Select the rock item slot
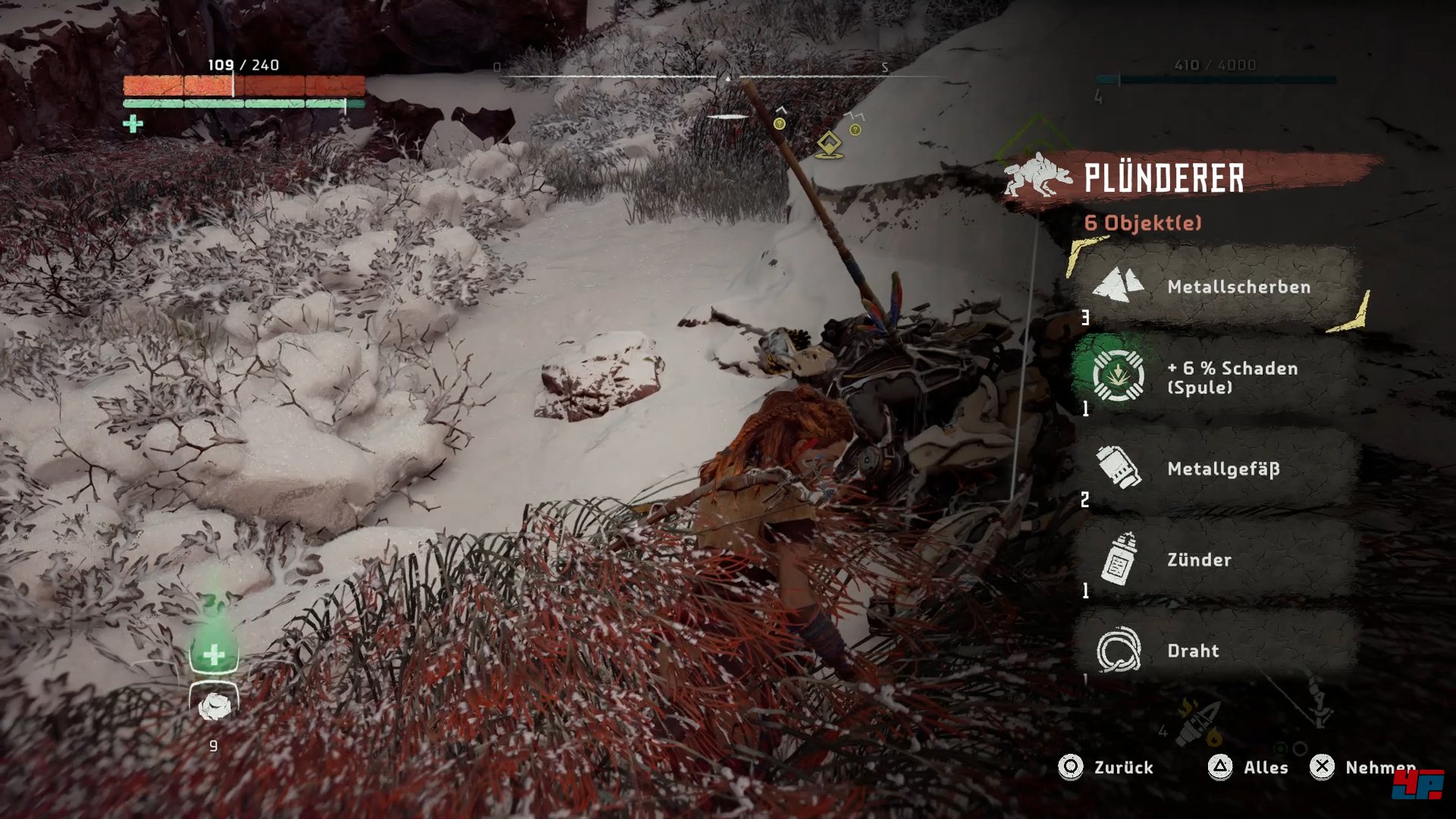Image resolution: width=1456 pixels, height=819 pixels. [214, 706]
